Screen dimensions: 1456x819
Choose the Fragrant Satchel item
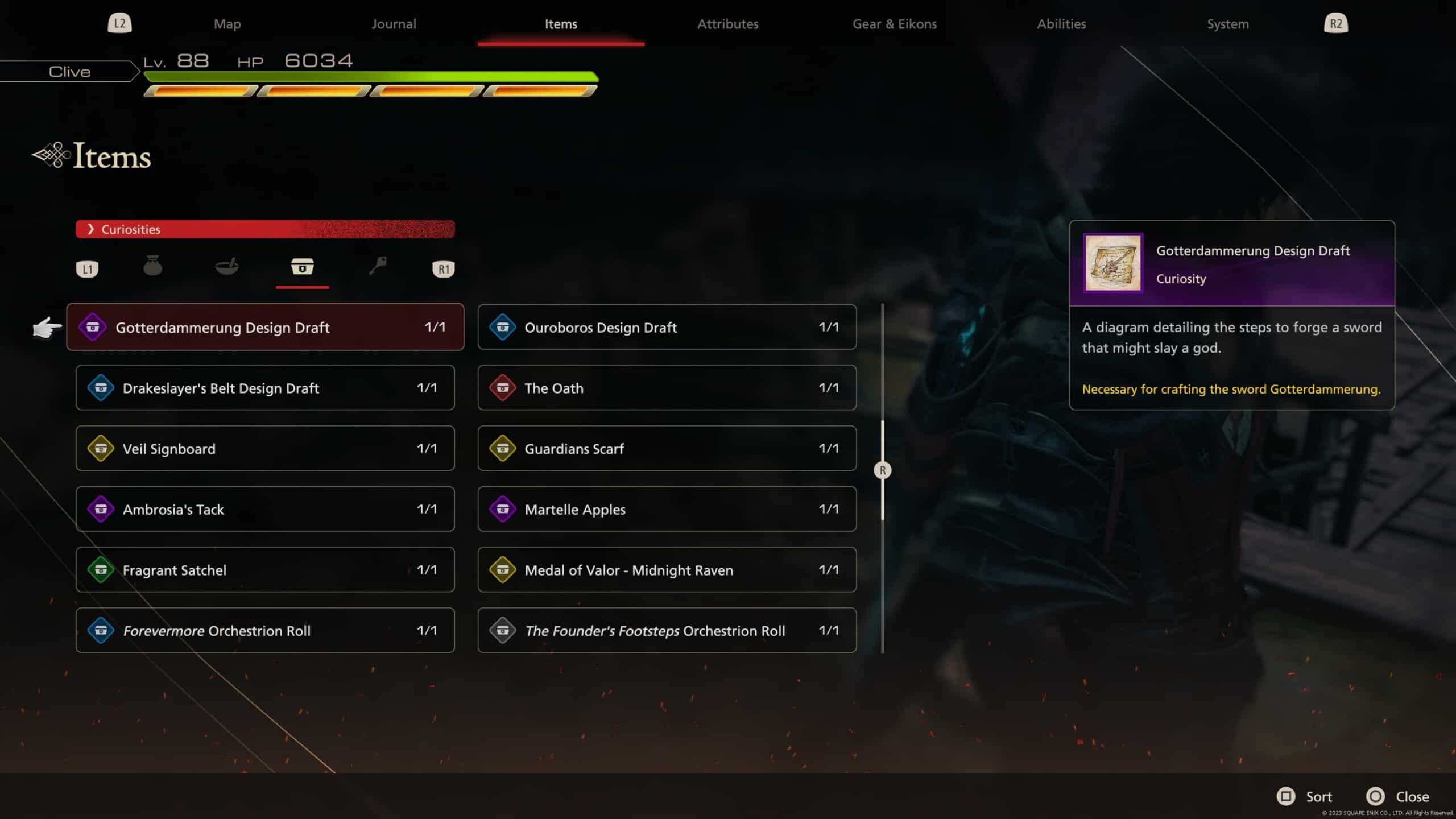(x=265, y=570)
